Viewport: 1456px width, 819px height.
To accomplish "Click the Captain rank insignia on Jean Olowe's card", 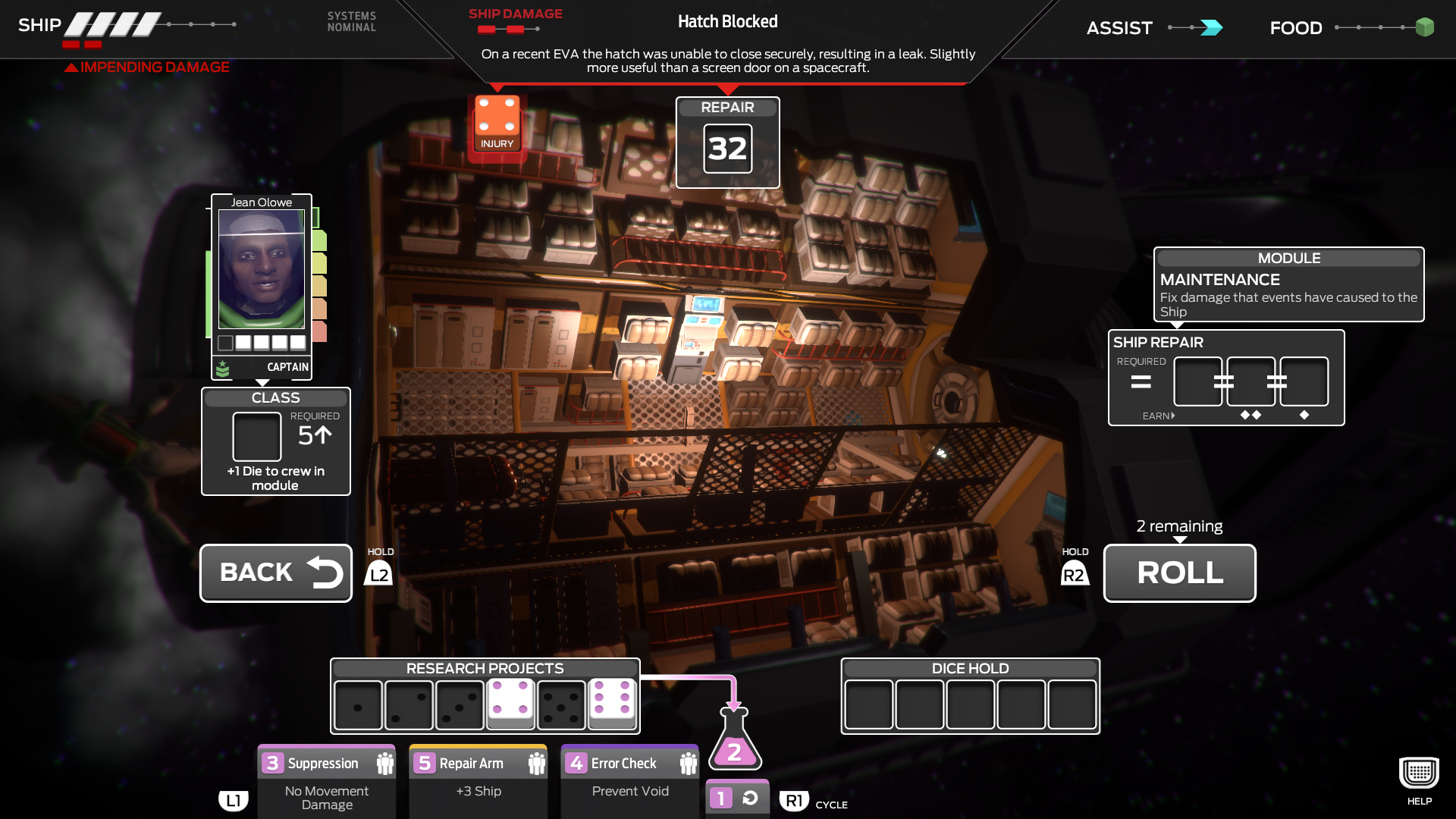I will pos(223,367).
